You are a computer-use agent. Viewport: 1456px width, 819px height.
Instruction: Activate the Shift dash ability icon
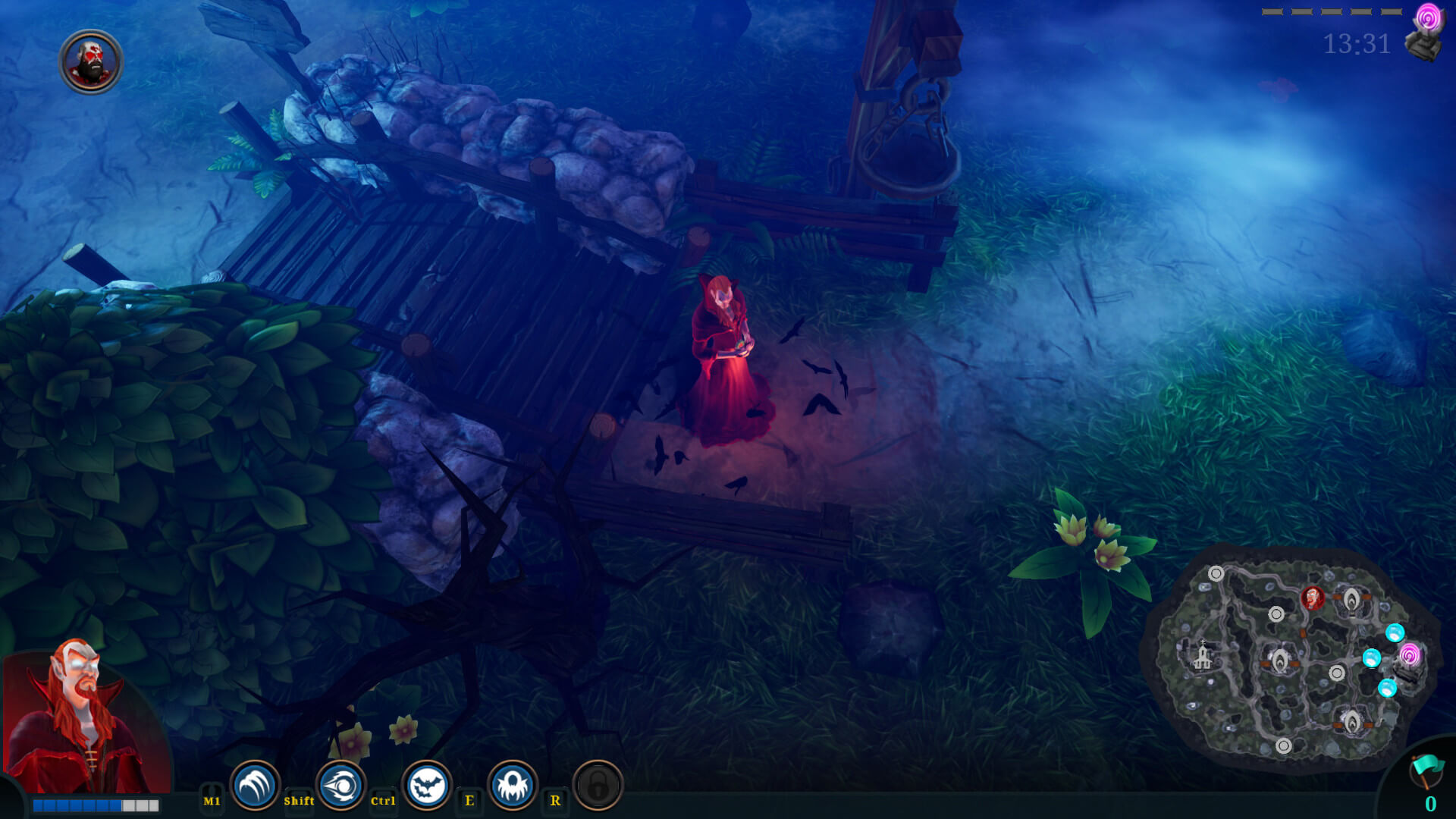coord(340,786)
